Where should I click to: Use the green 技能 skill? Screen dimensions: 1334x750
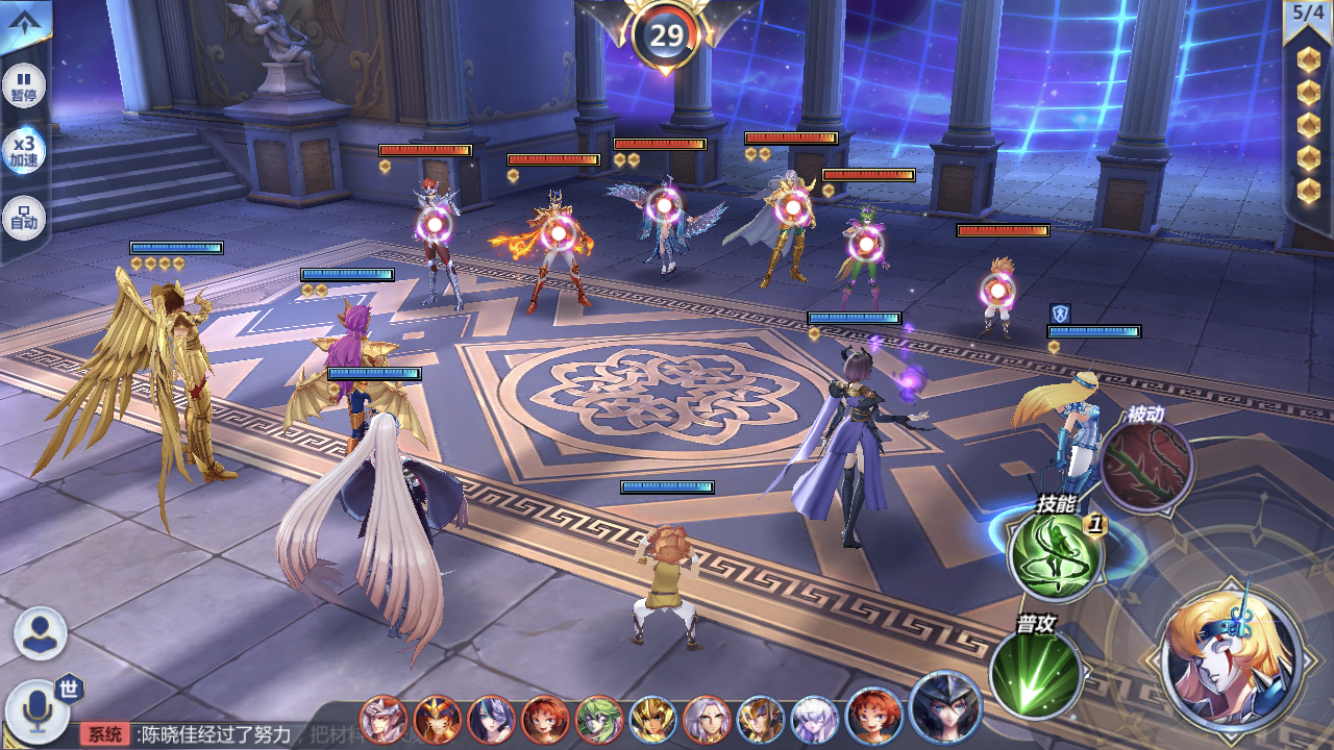(1054, 554)
